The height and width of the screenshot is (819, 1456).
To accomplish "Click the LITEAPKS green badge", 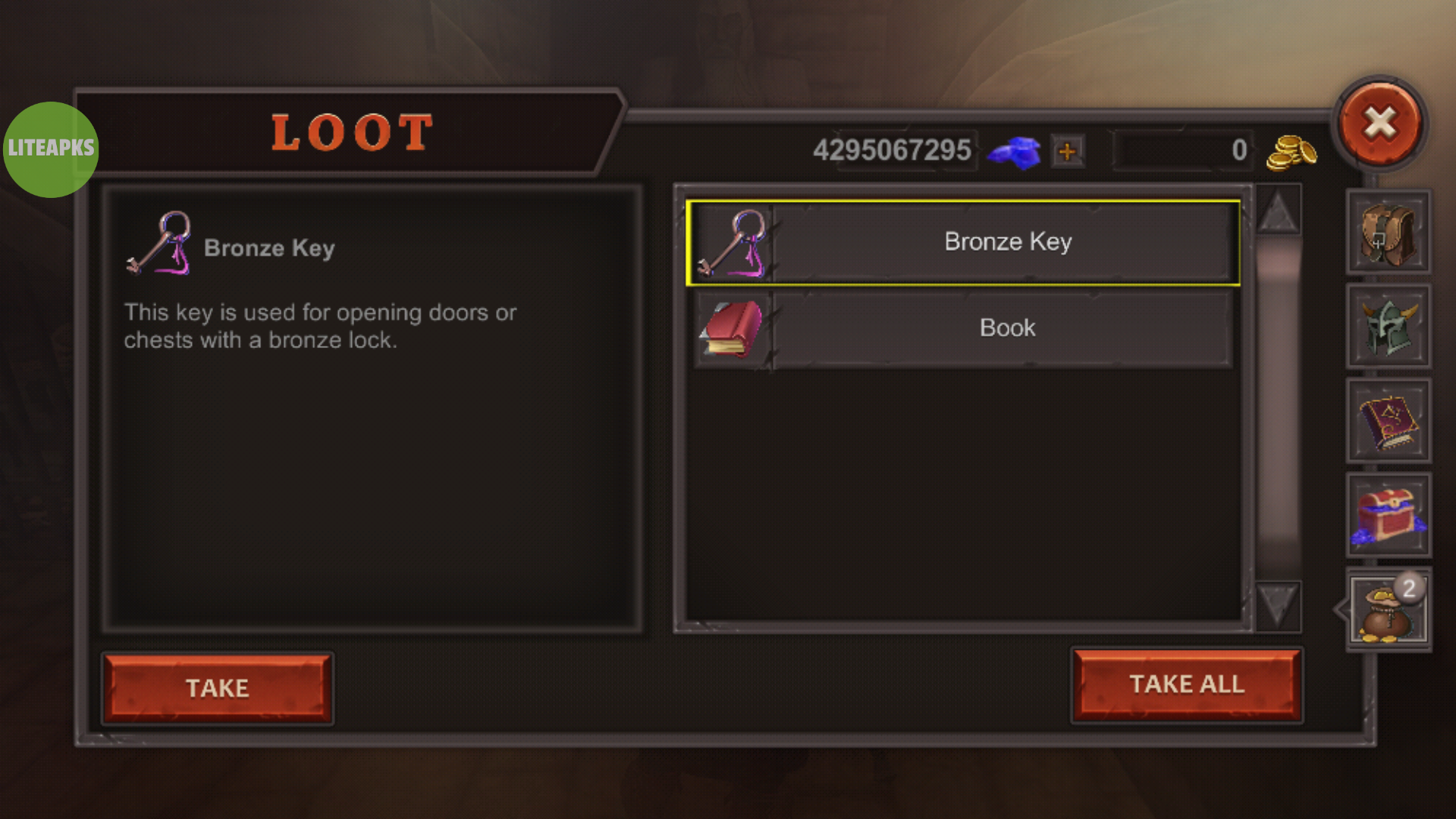I will (51, 149).
